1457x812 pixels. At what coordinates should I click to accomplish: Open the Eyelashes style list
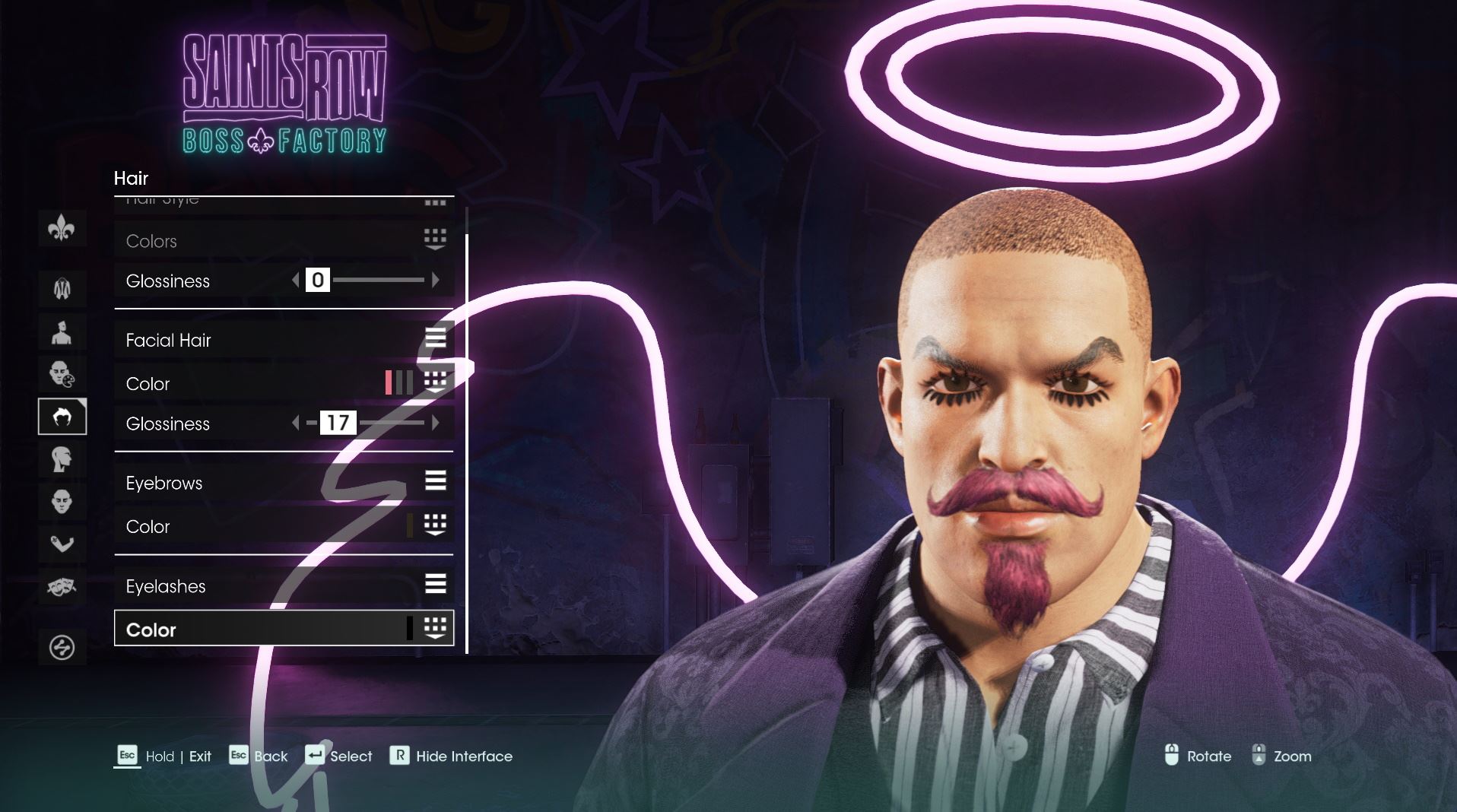click(283, 586)
